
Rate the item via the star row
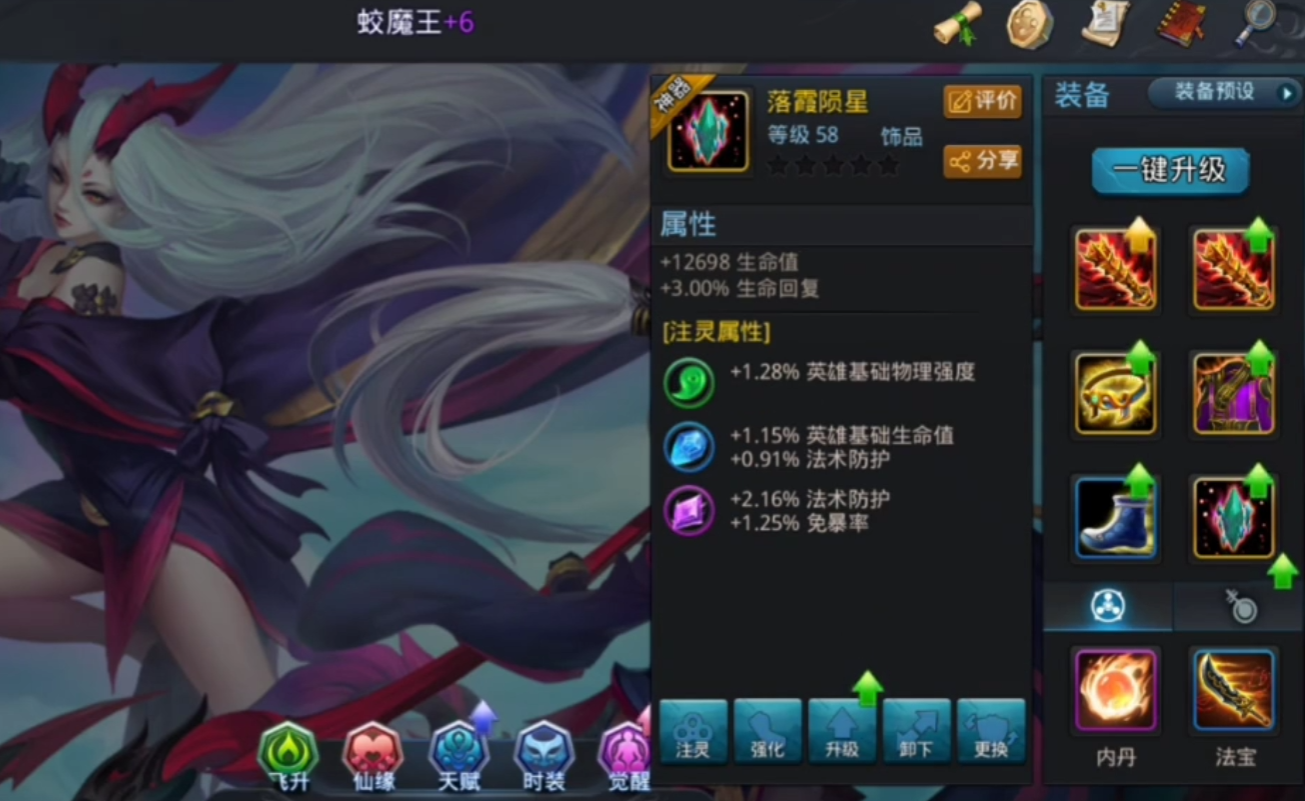click(x=834, y=167)
